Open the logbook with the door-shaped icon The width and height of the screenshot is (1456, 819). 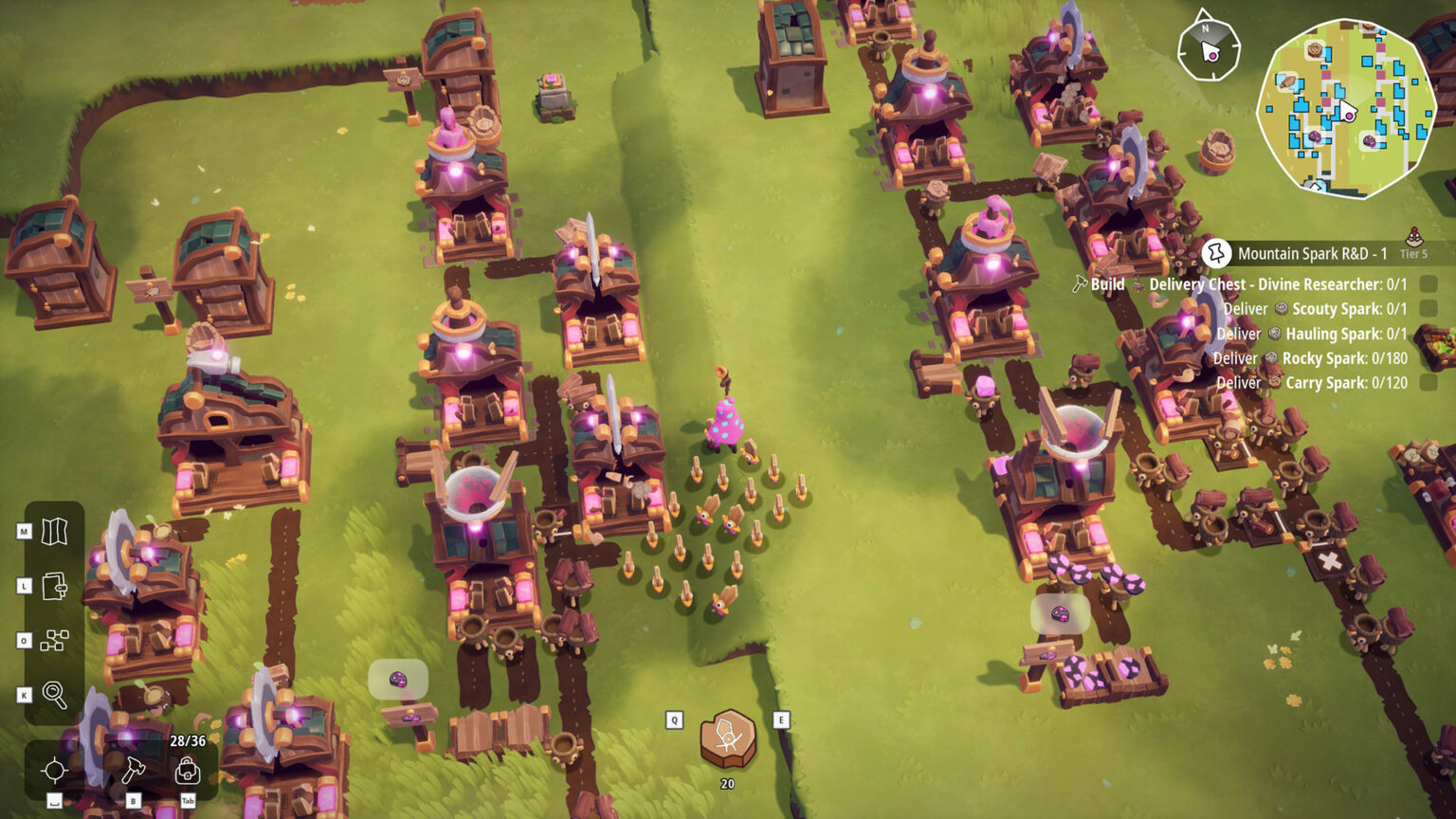point(54,586)
